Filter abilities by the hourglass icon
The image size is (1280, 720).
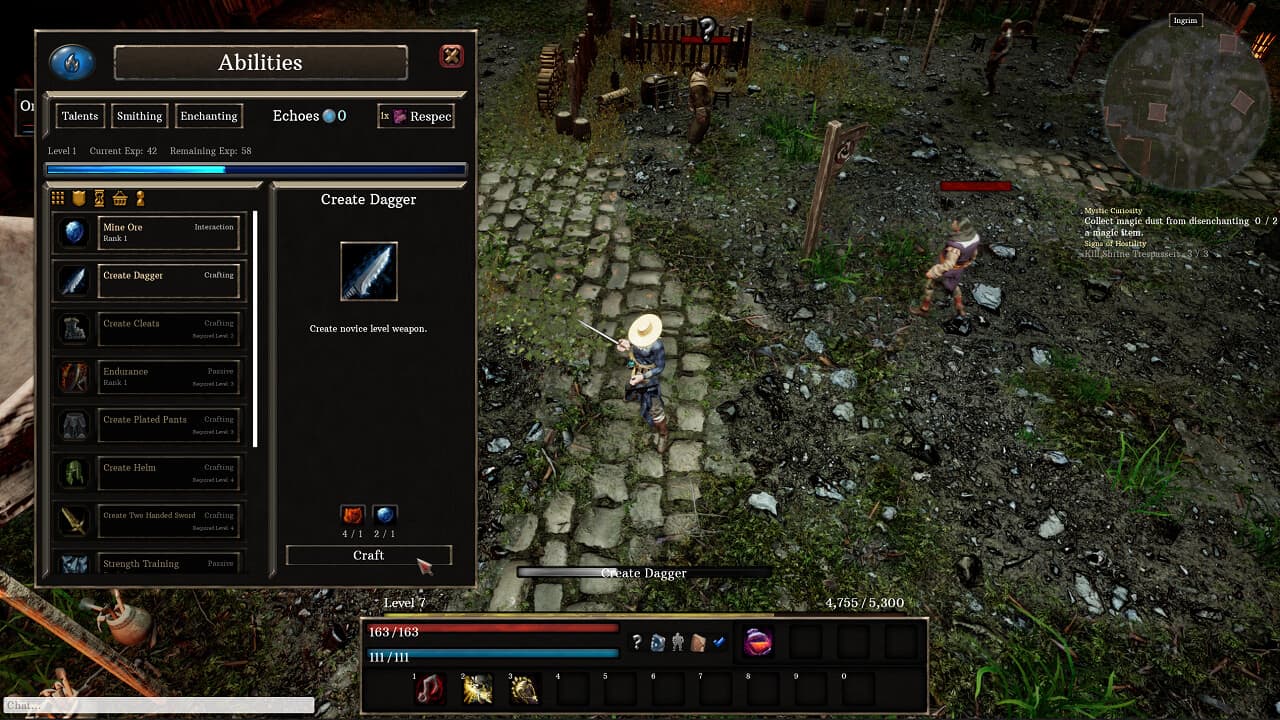[x=99, y=198]
